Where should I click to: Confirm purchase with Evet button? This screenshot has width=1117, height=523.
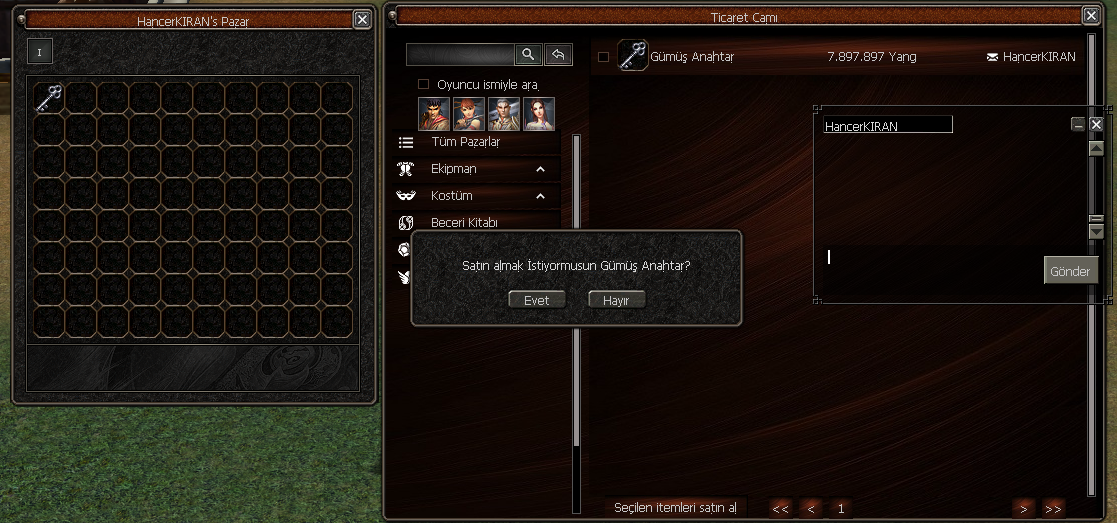(x=536, y=300)
